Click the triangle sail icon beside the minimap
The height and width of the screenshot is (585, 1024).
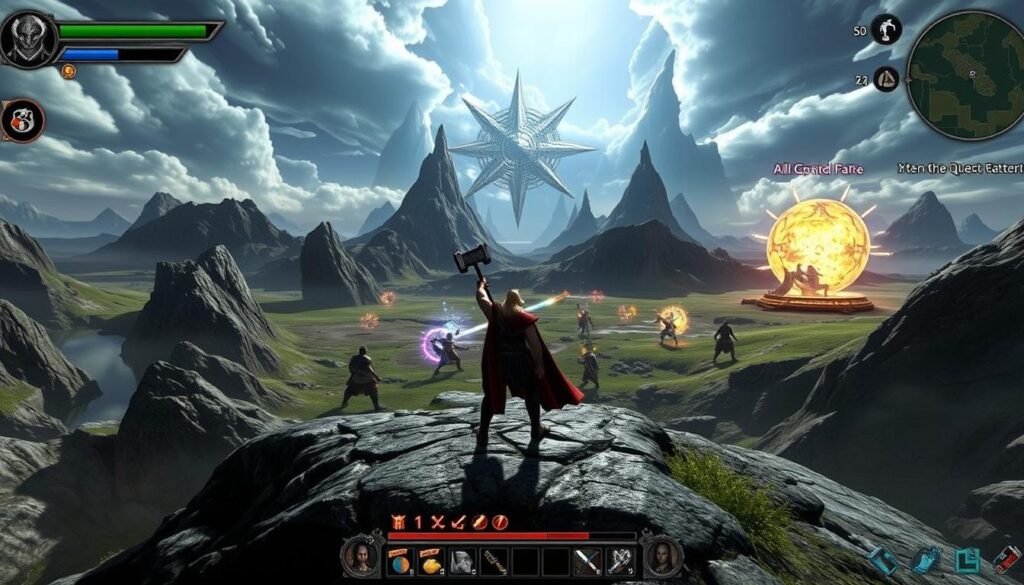tap(886, 78)
